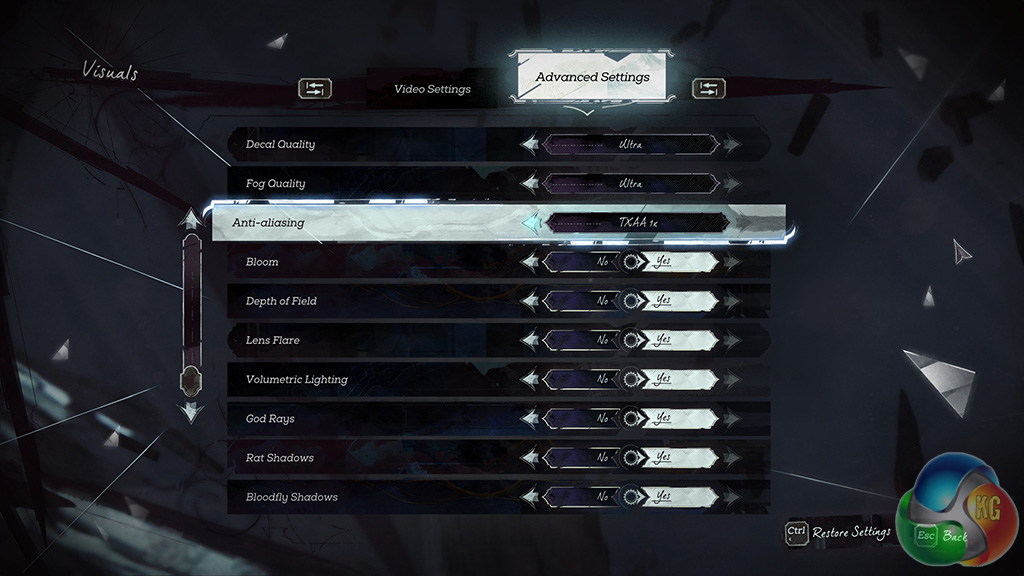Click the left arrow for Anti-aliasing

[530, 223]
